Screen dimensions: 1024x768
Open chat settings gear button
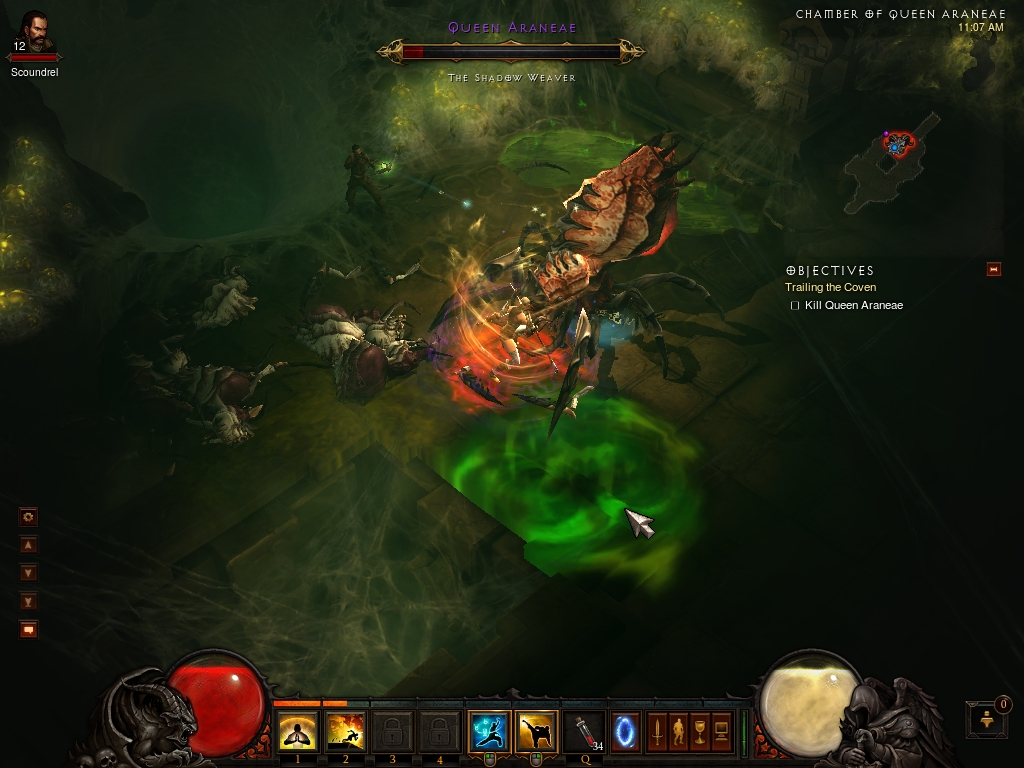29,517
